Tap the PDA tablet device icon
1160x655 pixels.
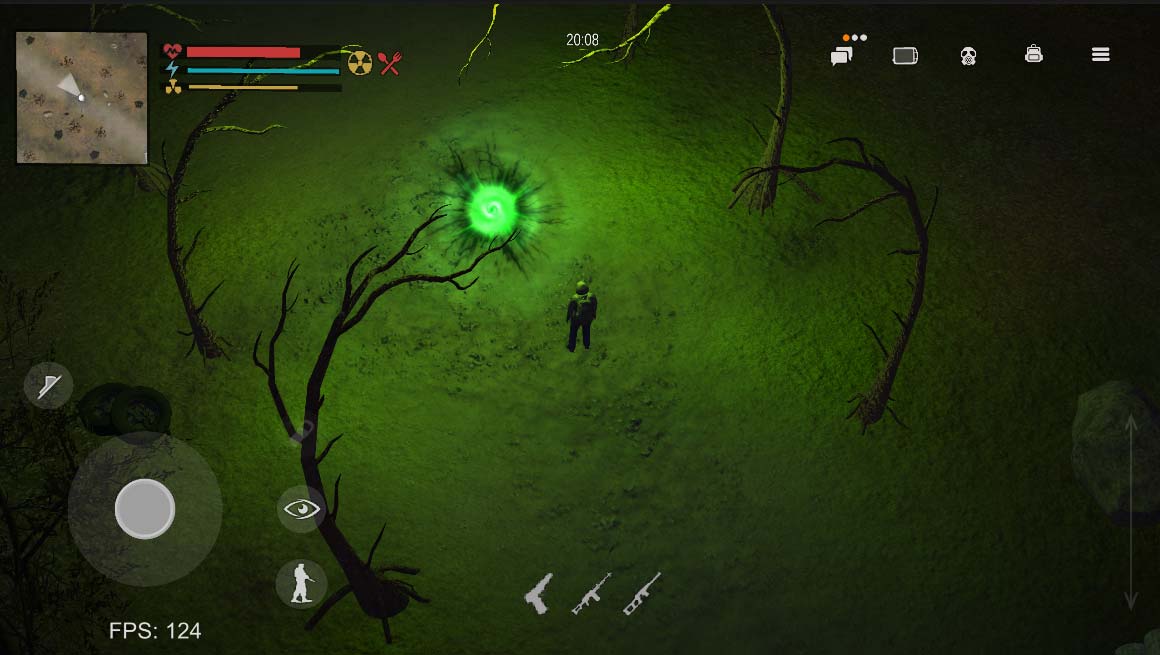pyautogui.click(x=905, y=56)
